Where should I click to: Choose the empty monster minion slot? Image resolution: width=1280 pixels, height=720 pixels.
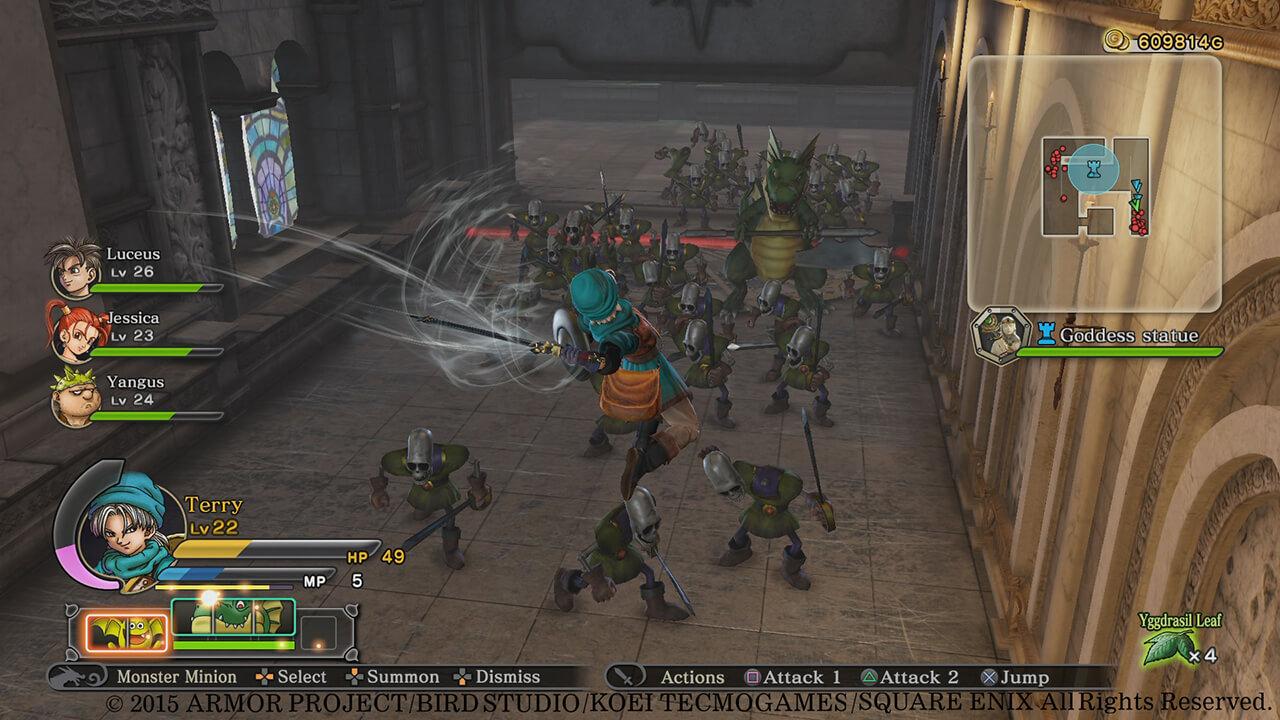[x=319, y=632]
